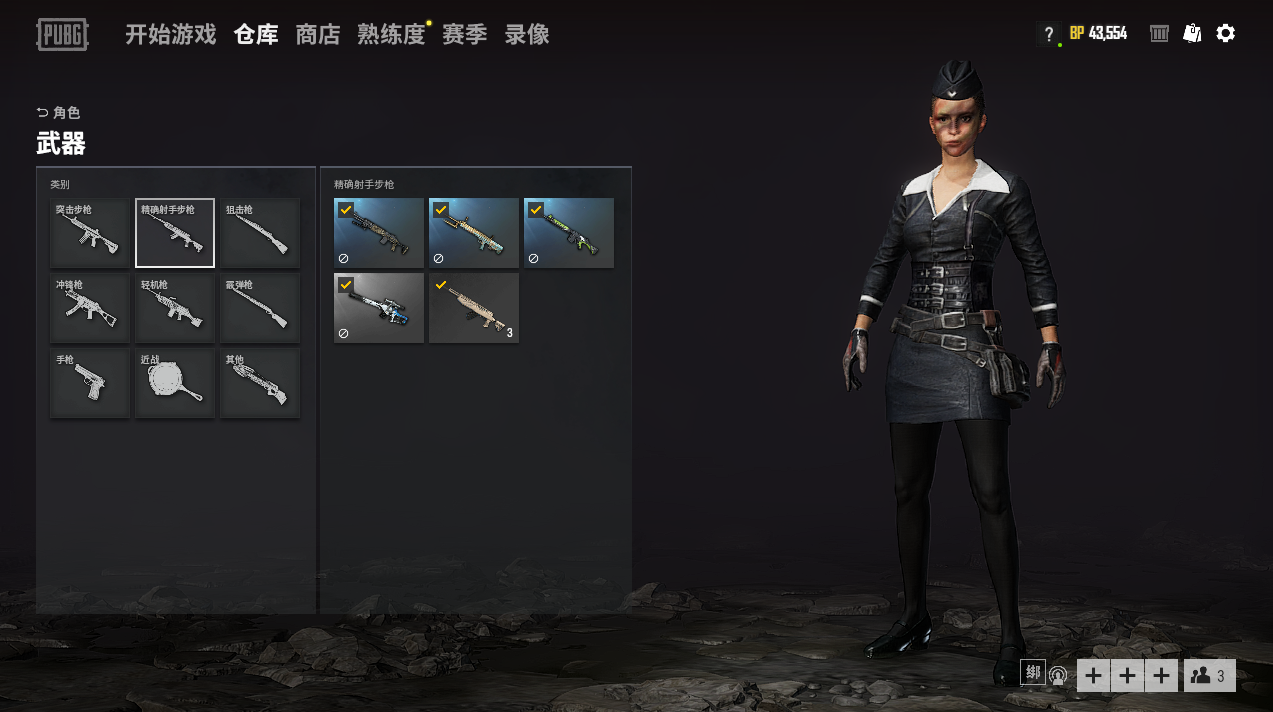Viewport: 1273px width, 712px height.
Task: Choose the 霰弹枪 shotgun category
Action: click(260, 308)
